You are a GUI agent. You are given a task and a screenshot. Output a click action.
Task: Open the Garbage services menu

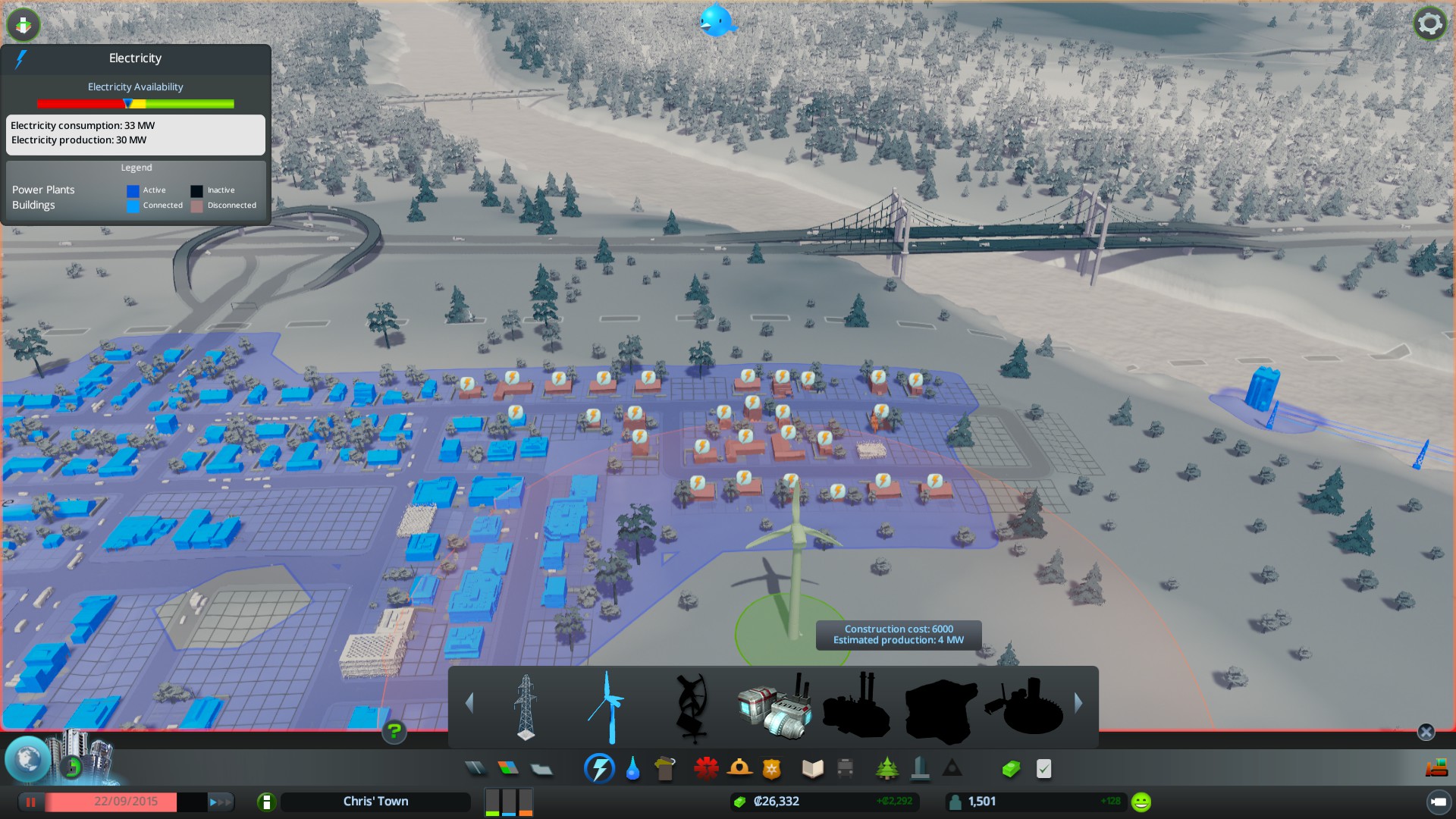664,769
